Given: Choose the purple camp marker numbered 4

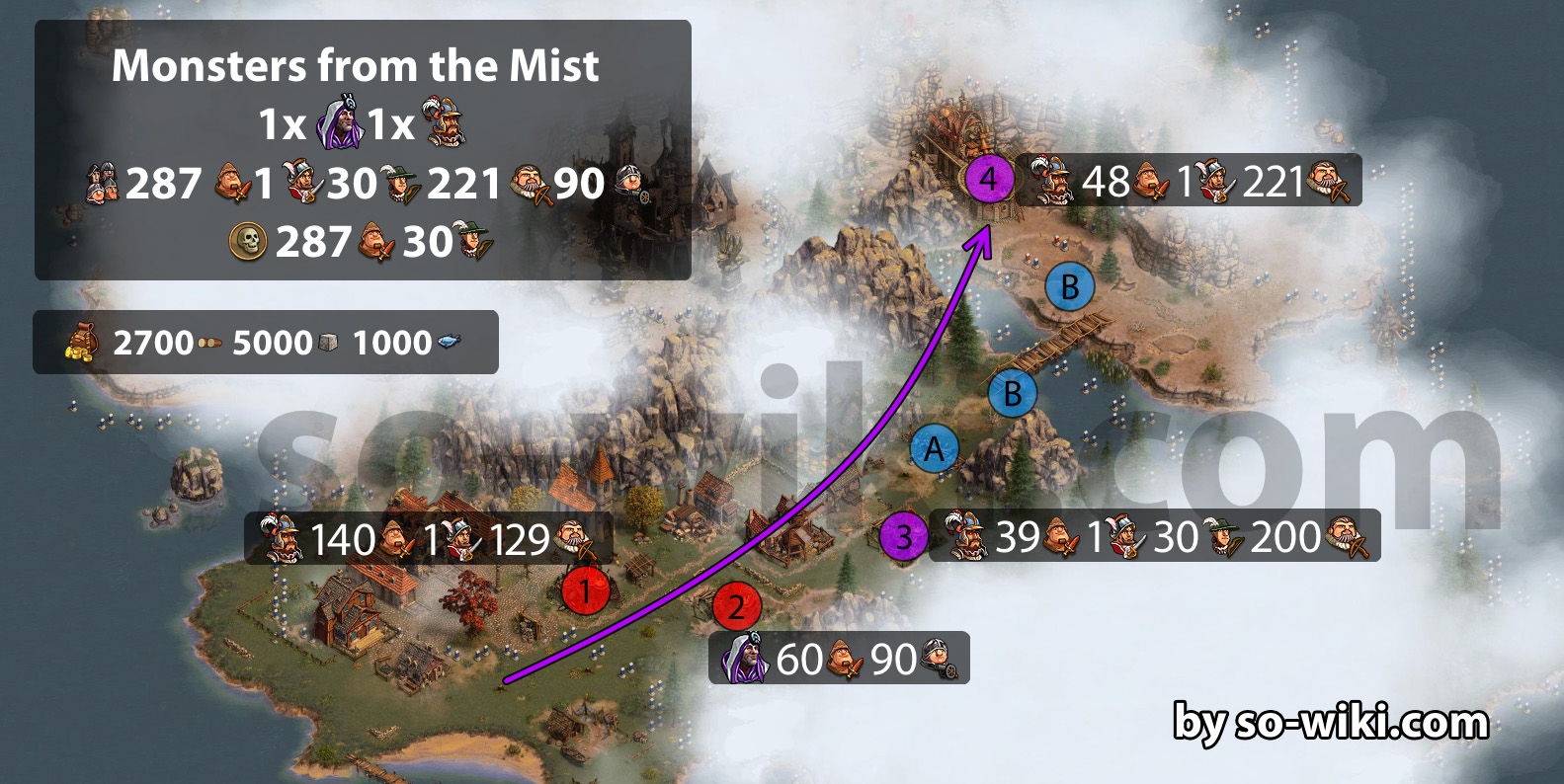Looking at the screenshot, I should [x=989, y=179].
